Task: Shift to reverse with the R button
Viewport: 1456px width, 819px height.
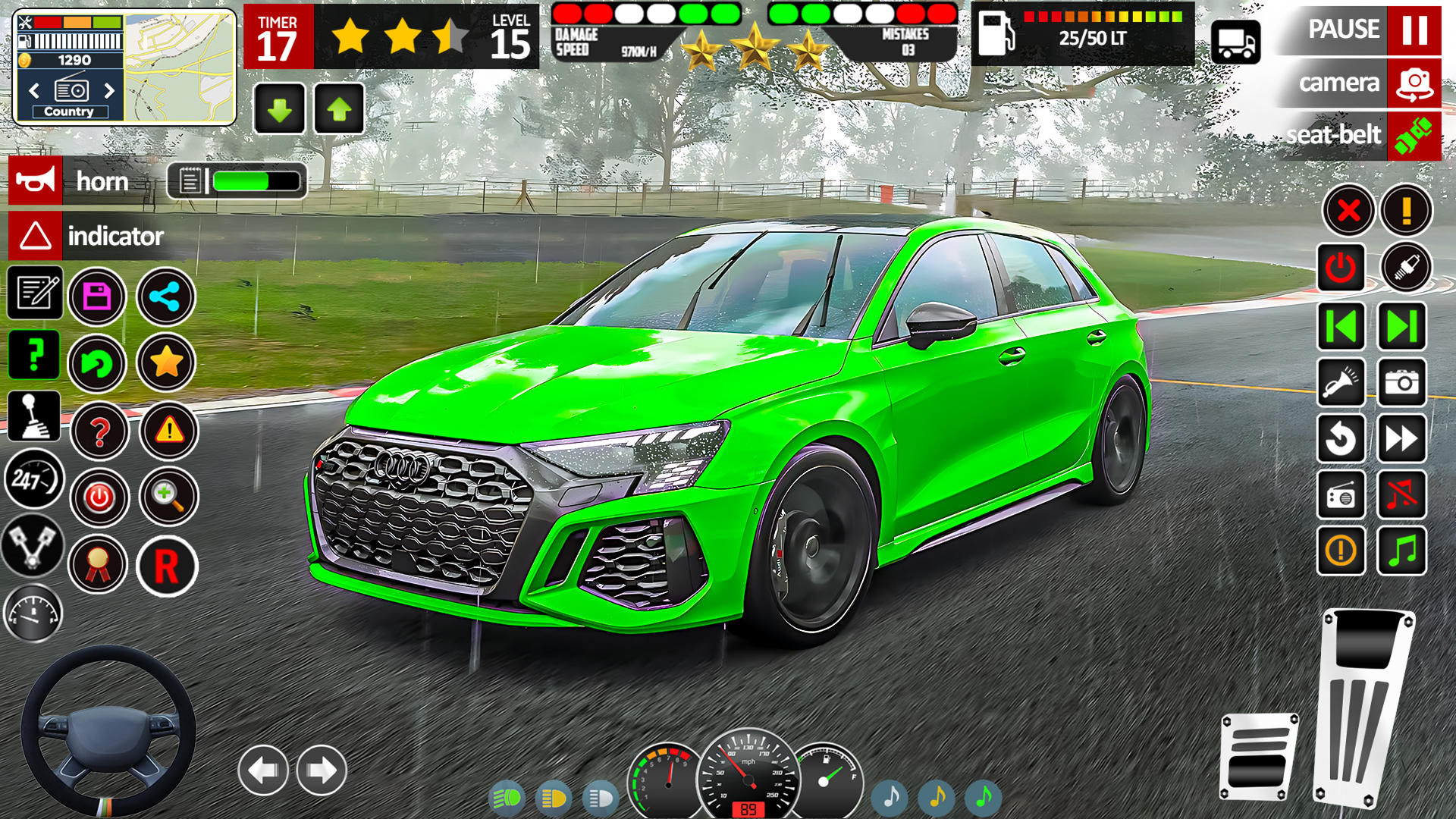Action: click(167, 566)
